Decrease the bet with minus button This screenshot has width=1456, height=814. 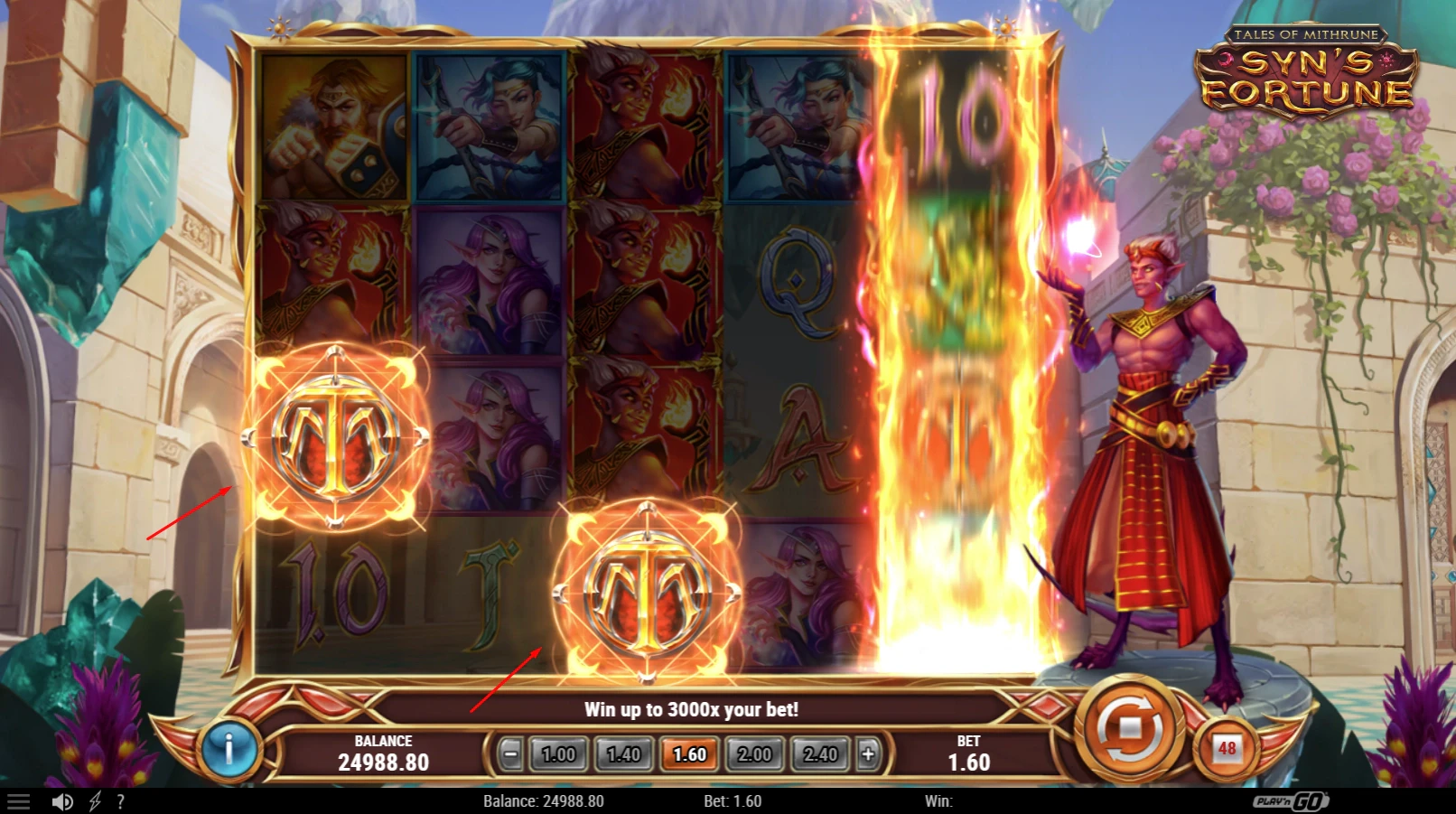point(510,753)
